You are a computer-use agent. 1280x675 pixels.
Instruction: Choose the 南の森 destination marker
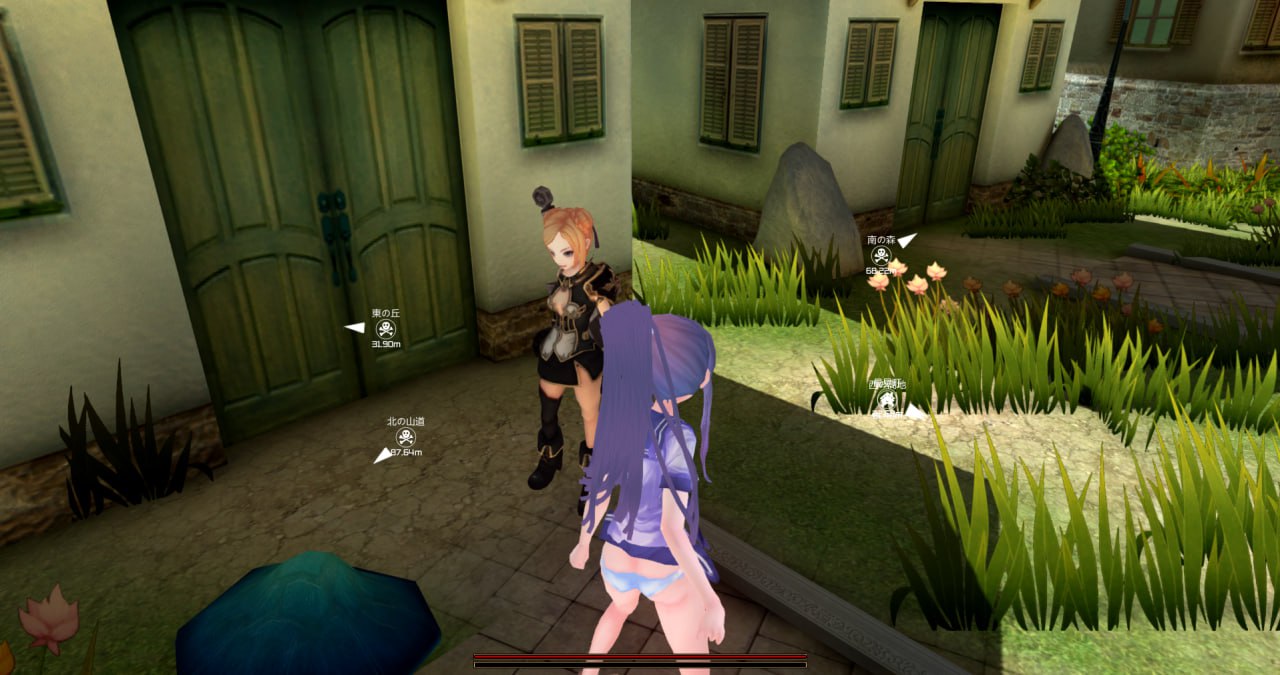(880, 255)
